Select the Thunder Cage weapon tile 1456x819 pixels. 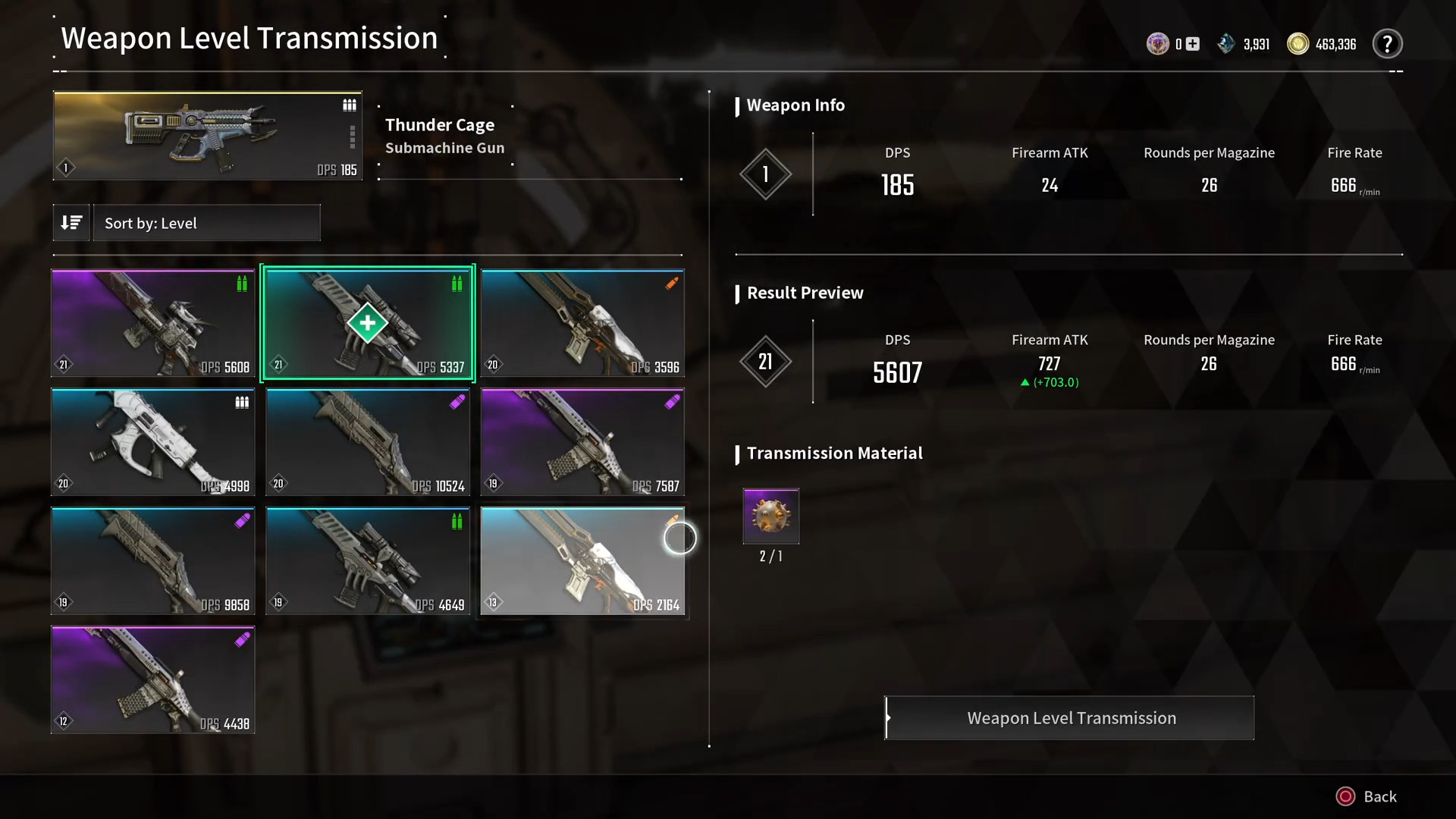207,136
